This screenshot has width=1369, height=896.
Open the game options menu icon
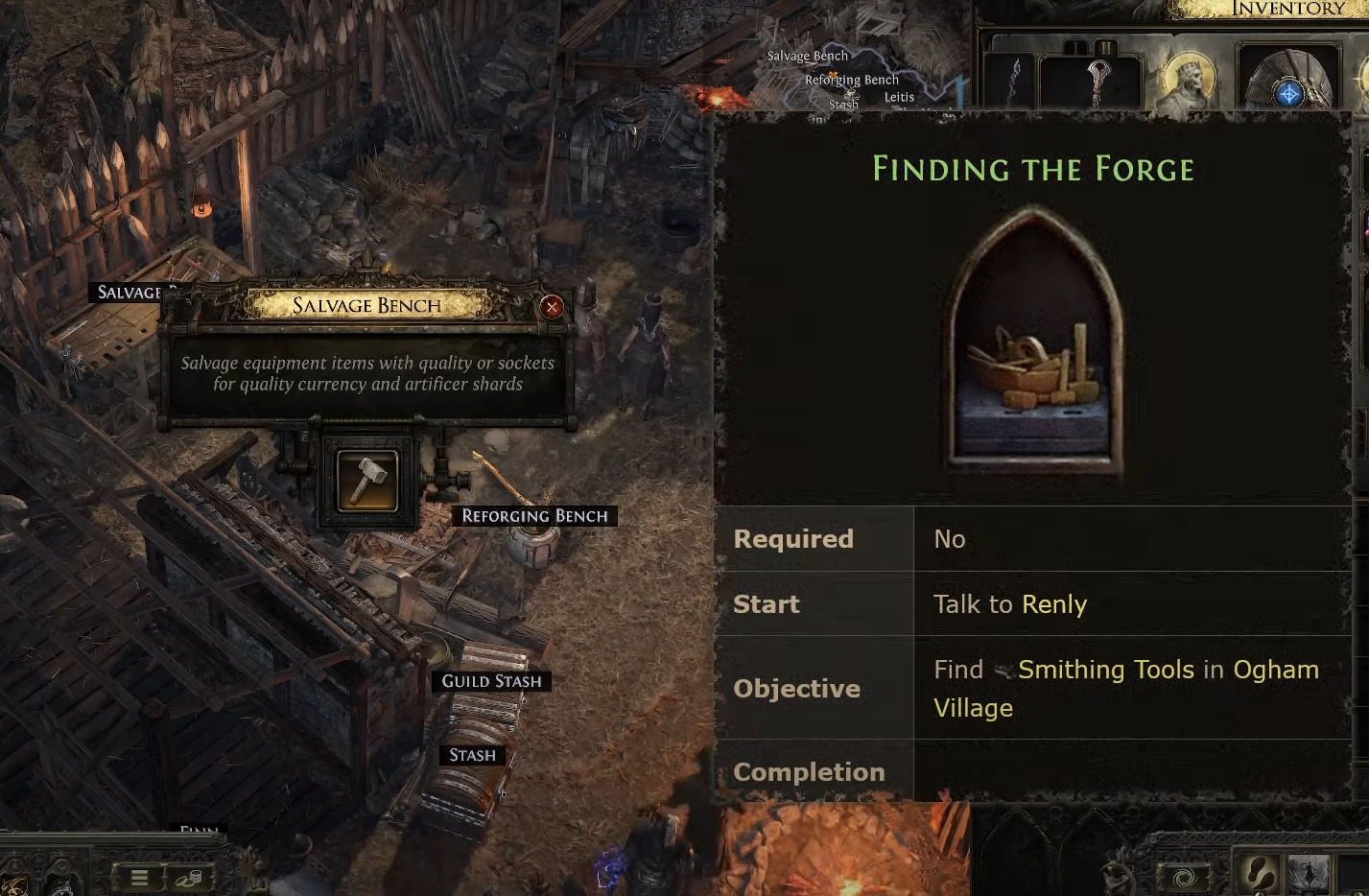point(139,877)
